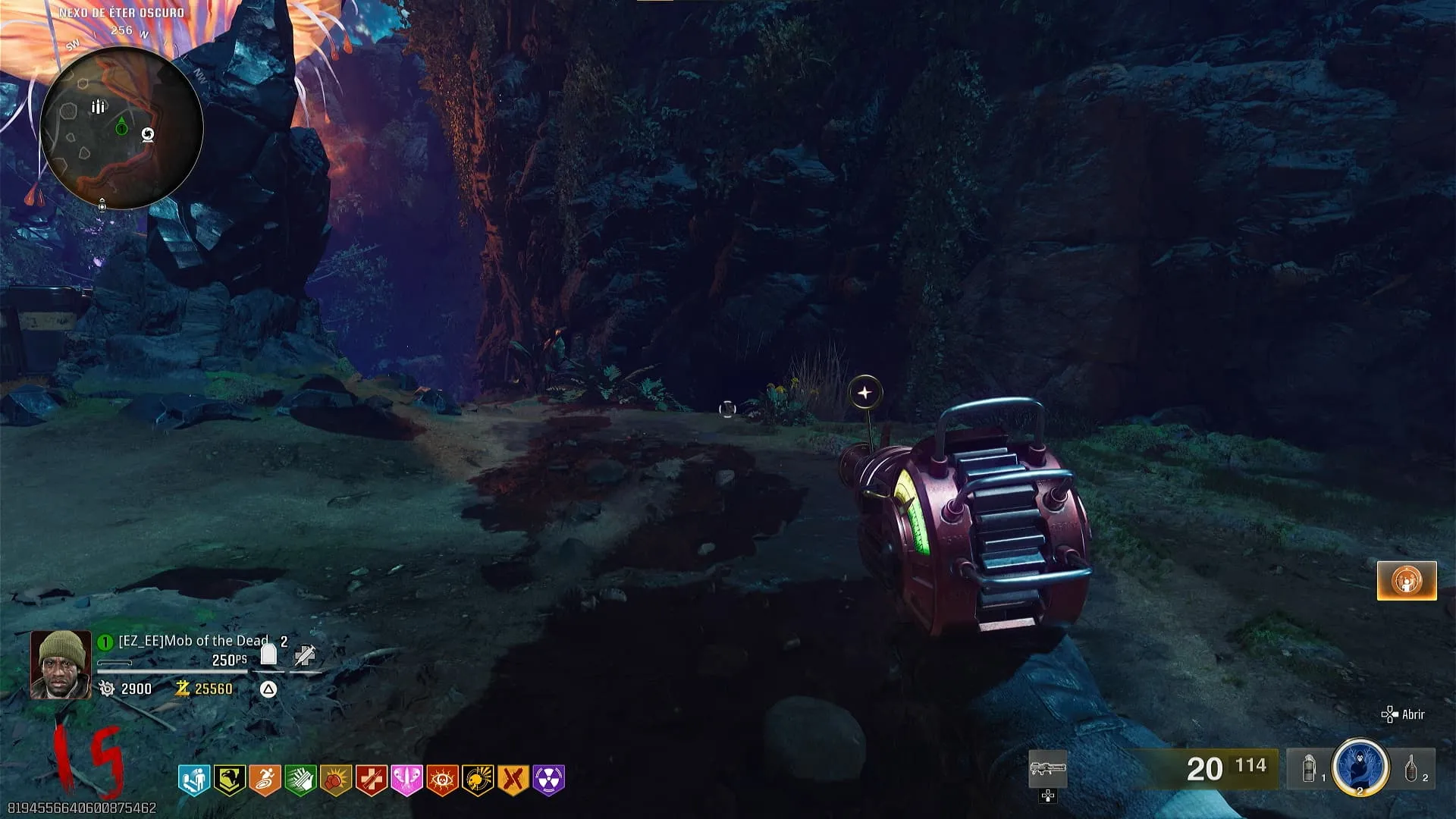Image resolution: width=1456 pixels, height=819 pixels.
Task: Click the orange notification tile
Action: click(x=1407, y=581)
